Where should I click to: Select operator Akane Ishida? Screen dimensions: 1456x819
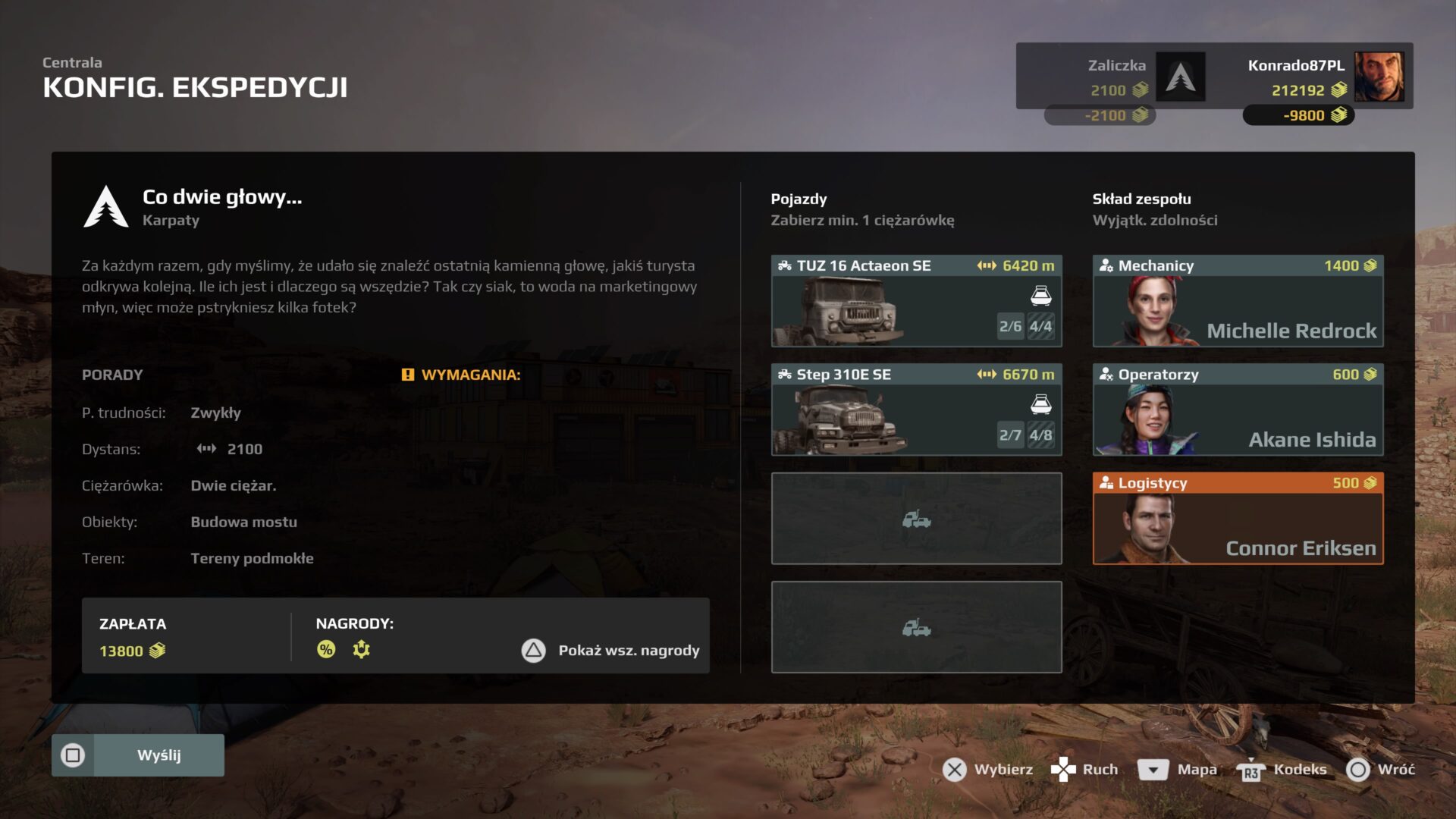(x=1238, y=409)
